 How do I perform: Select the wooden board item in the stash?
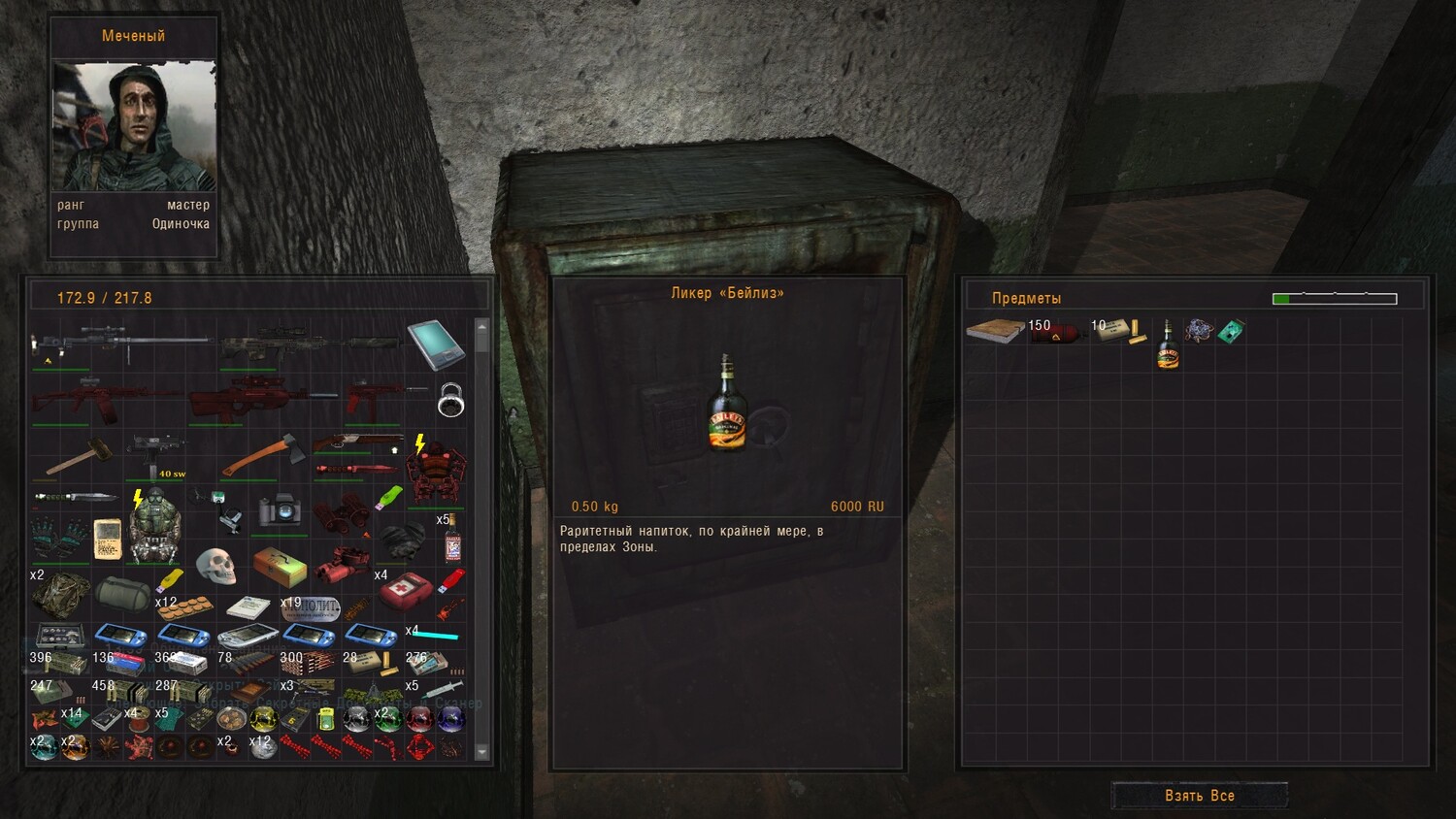pos(995,331)
